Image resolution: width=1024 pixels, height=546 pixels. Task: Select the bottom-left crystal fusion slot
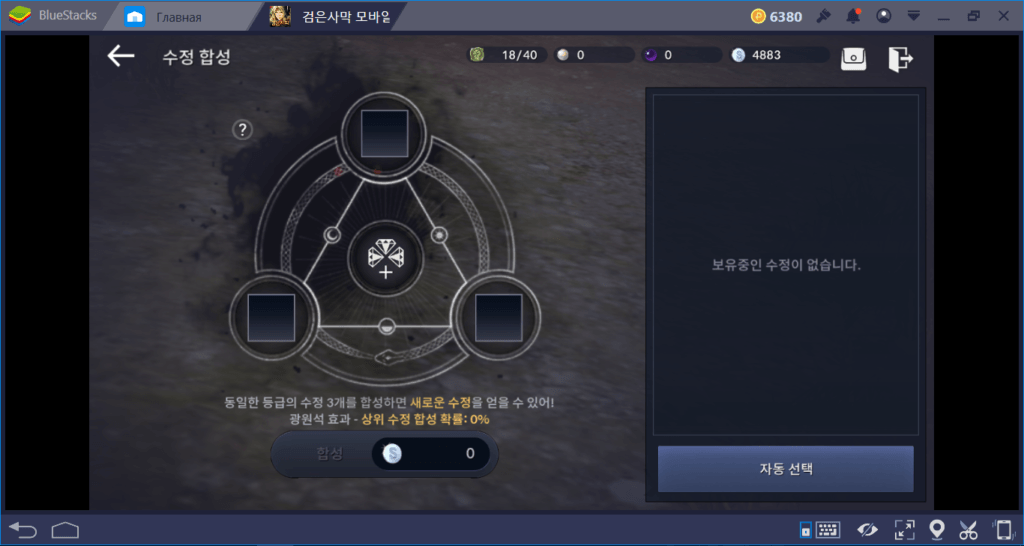(271, 318)
